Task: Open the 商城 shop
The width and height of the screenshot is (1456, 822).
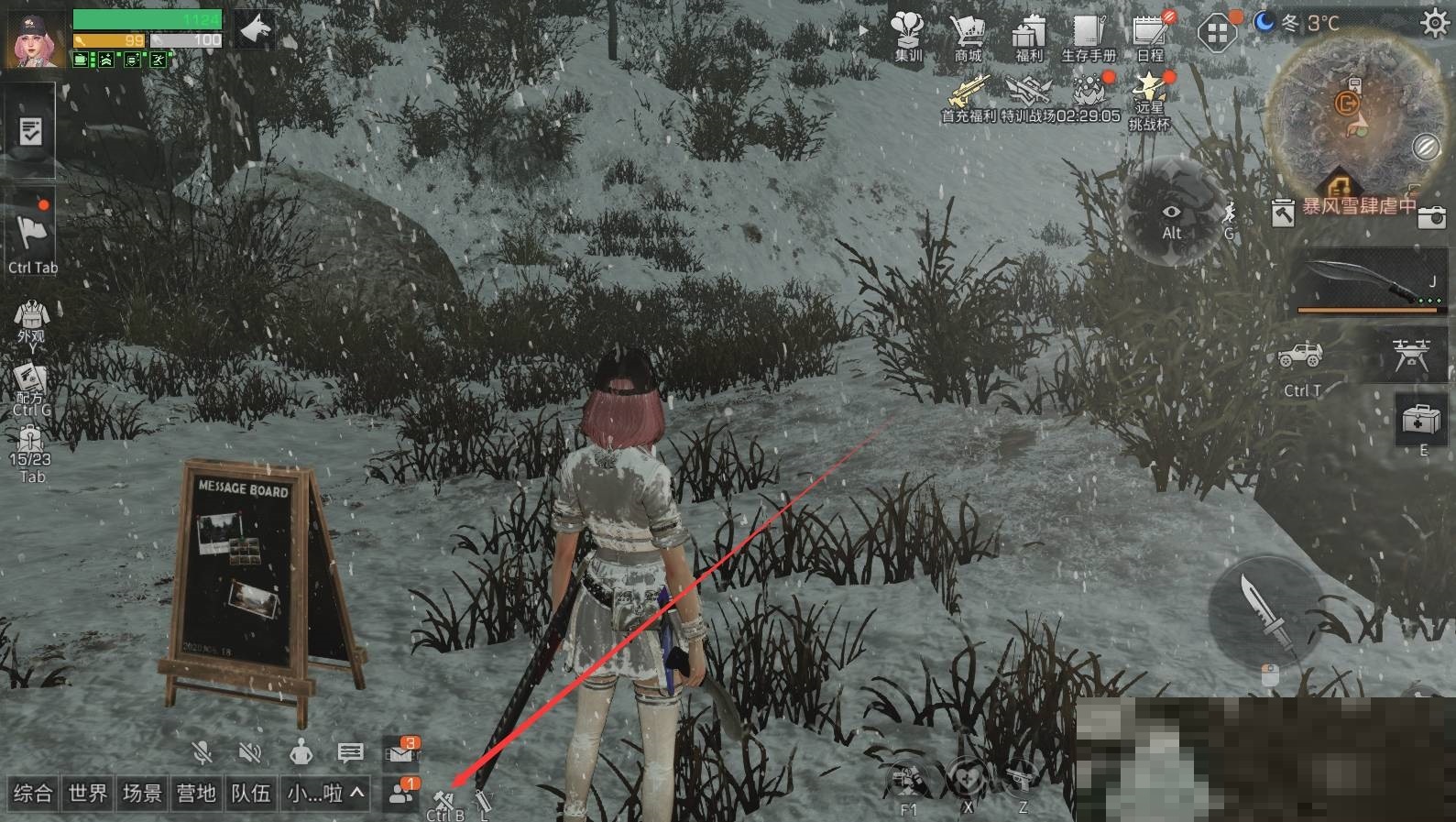Action: click(x=968, y=35)
